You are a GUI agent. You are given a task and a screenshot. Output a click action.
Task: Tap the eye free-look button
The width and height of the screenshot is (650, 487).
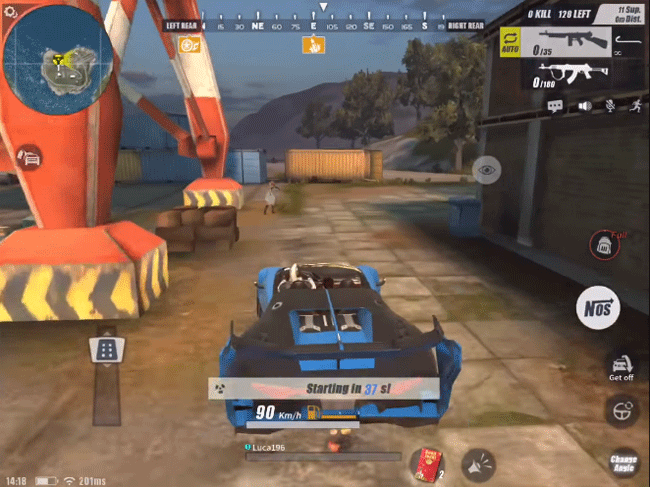pyautogui.click(x=486, y=170)
